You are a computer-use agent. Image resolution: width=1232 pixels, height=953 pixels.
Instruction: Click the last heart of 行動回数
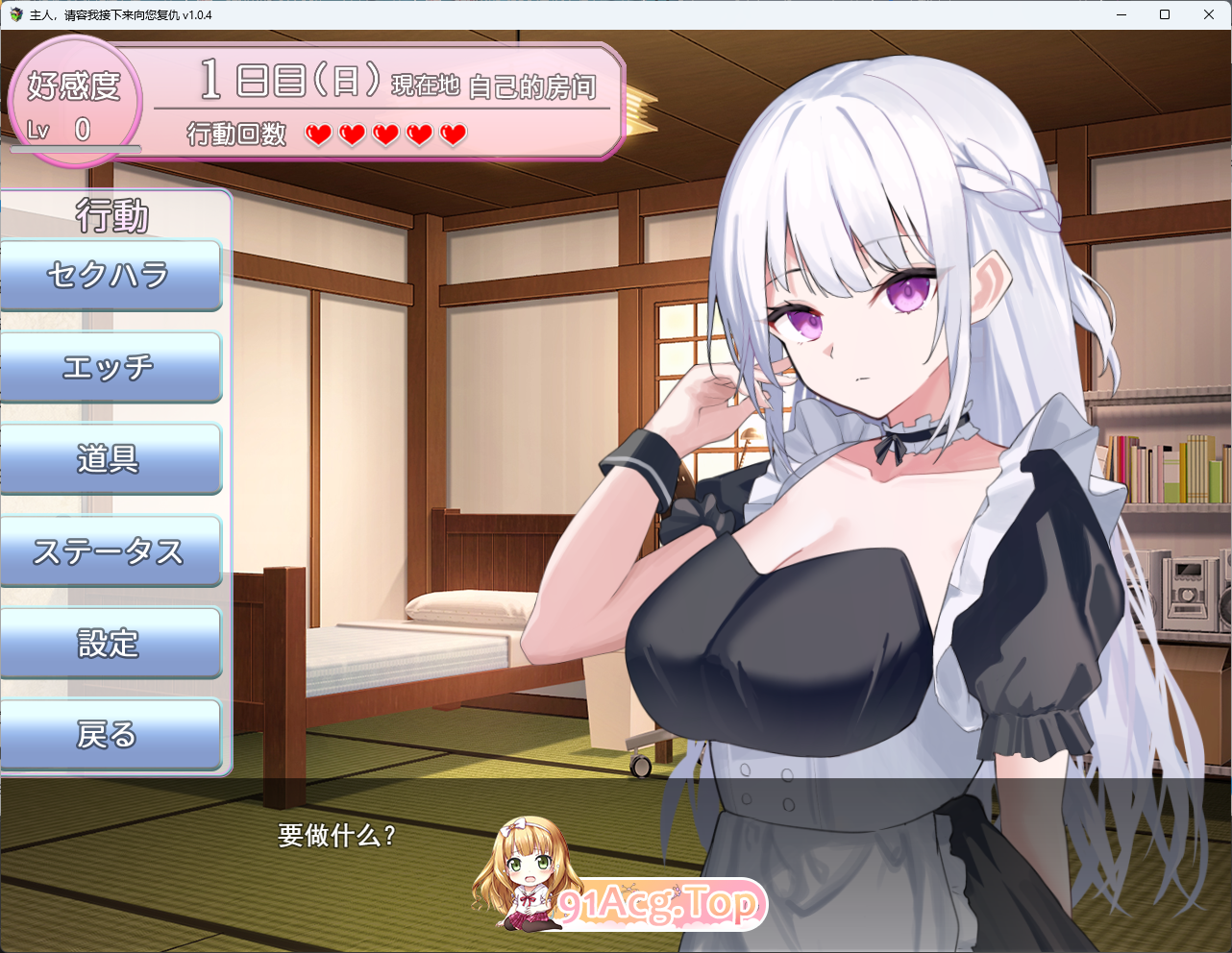pyautogui.click(x=451, y=135)
